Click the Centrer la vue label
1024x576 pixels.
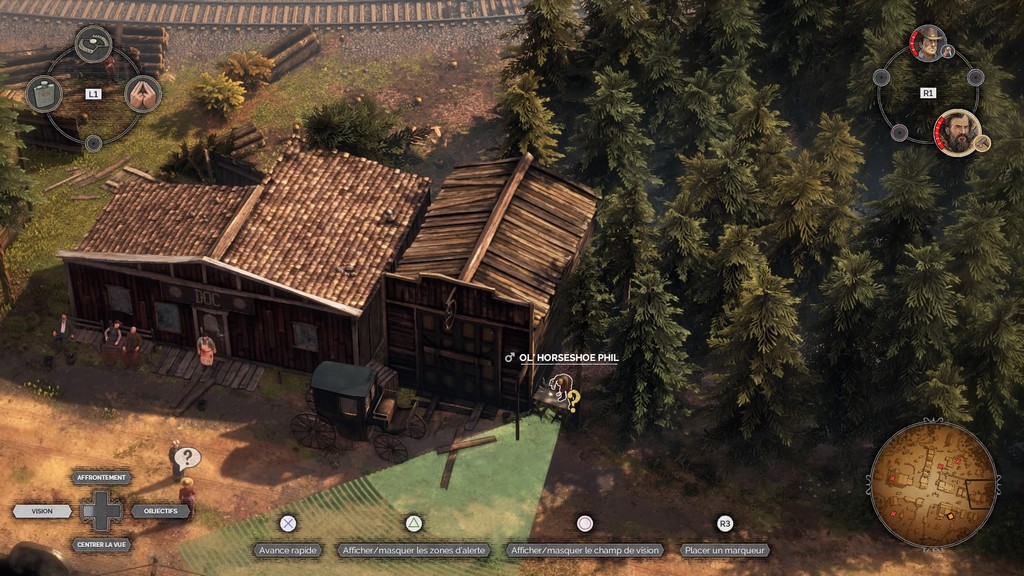coord(101,544)
